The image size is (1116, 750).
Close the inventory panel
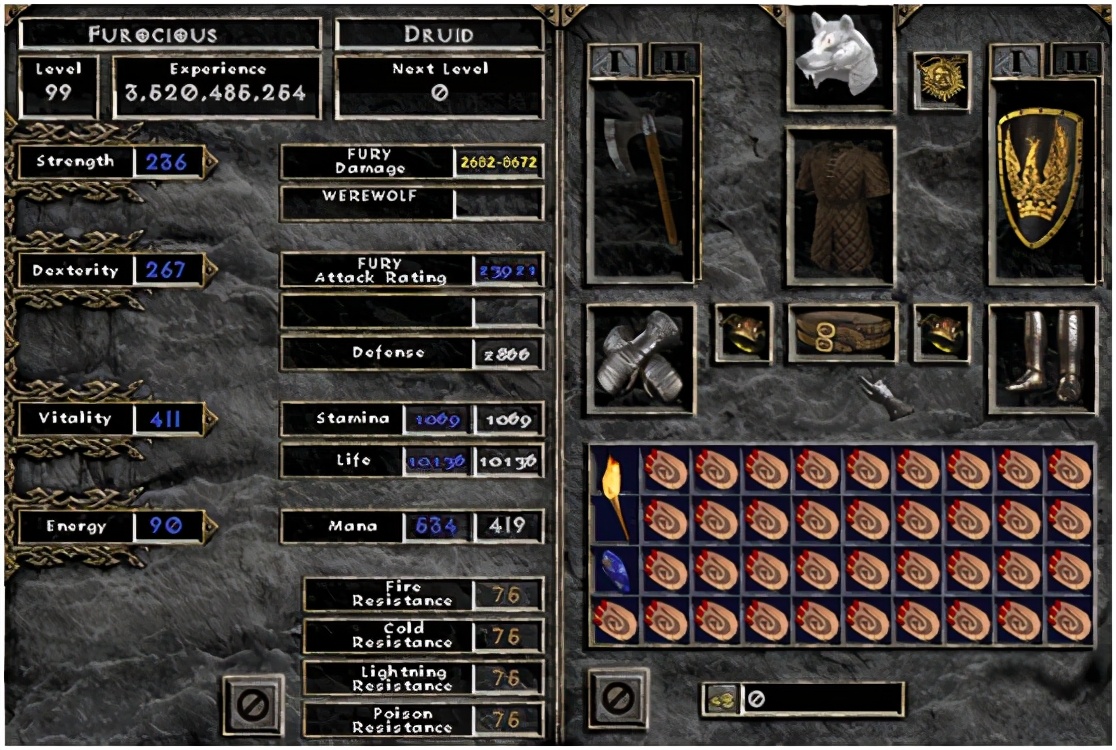tap(618, 697)
